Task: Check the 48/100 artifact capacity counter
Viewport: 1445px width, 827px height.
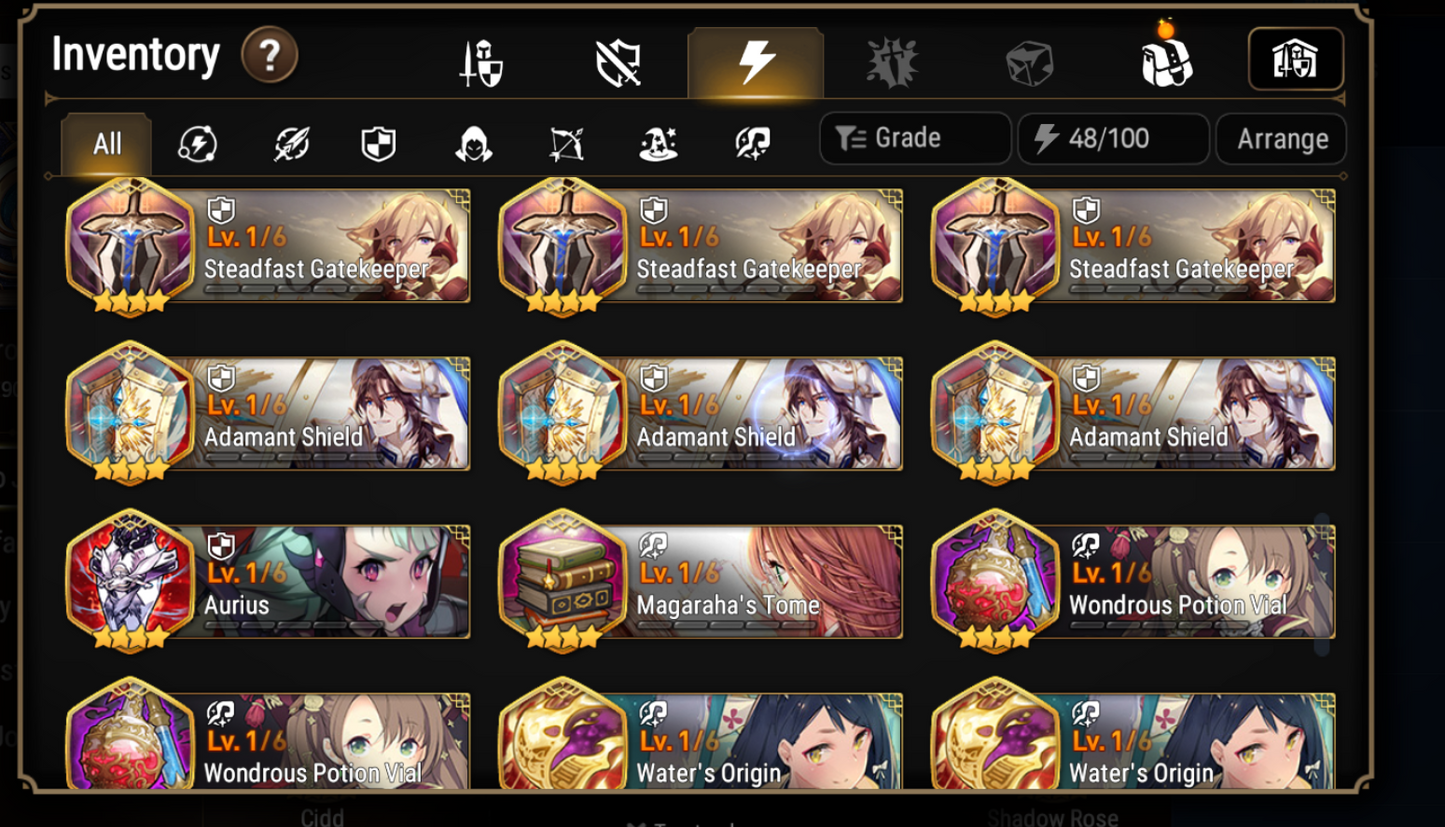Action: tap(1113, 139)
